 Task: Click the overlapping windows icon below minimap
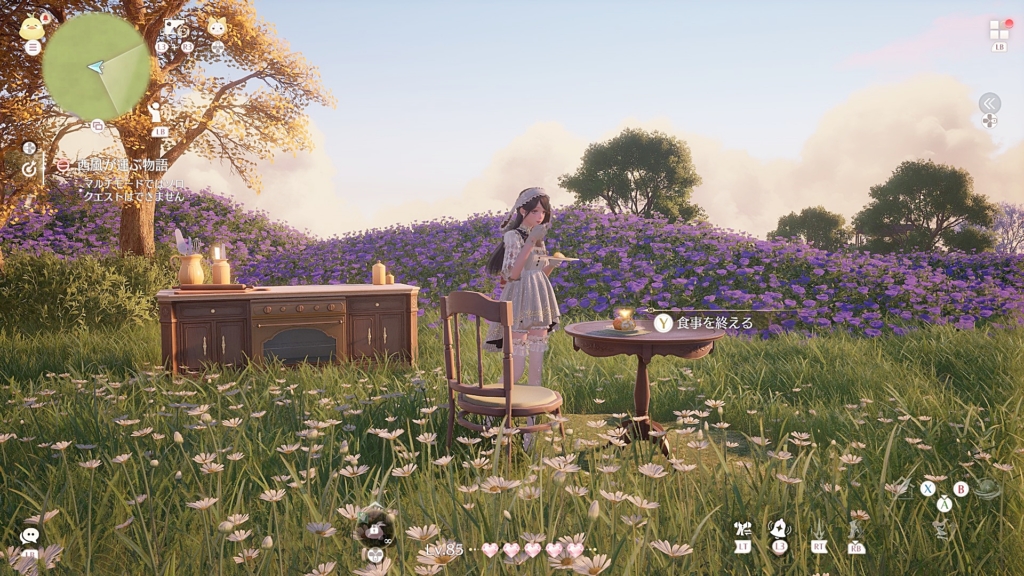(x=98, y=126)
